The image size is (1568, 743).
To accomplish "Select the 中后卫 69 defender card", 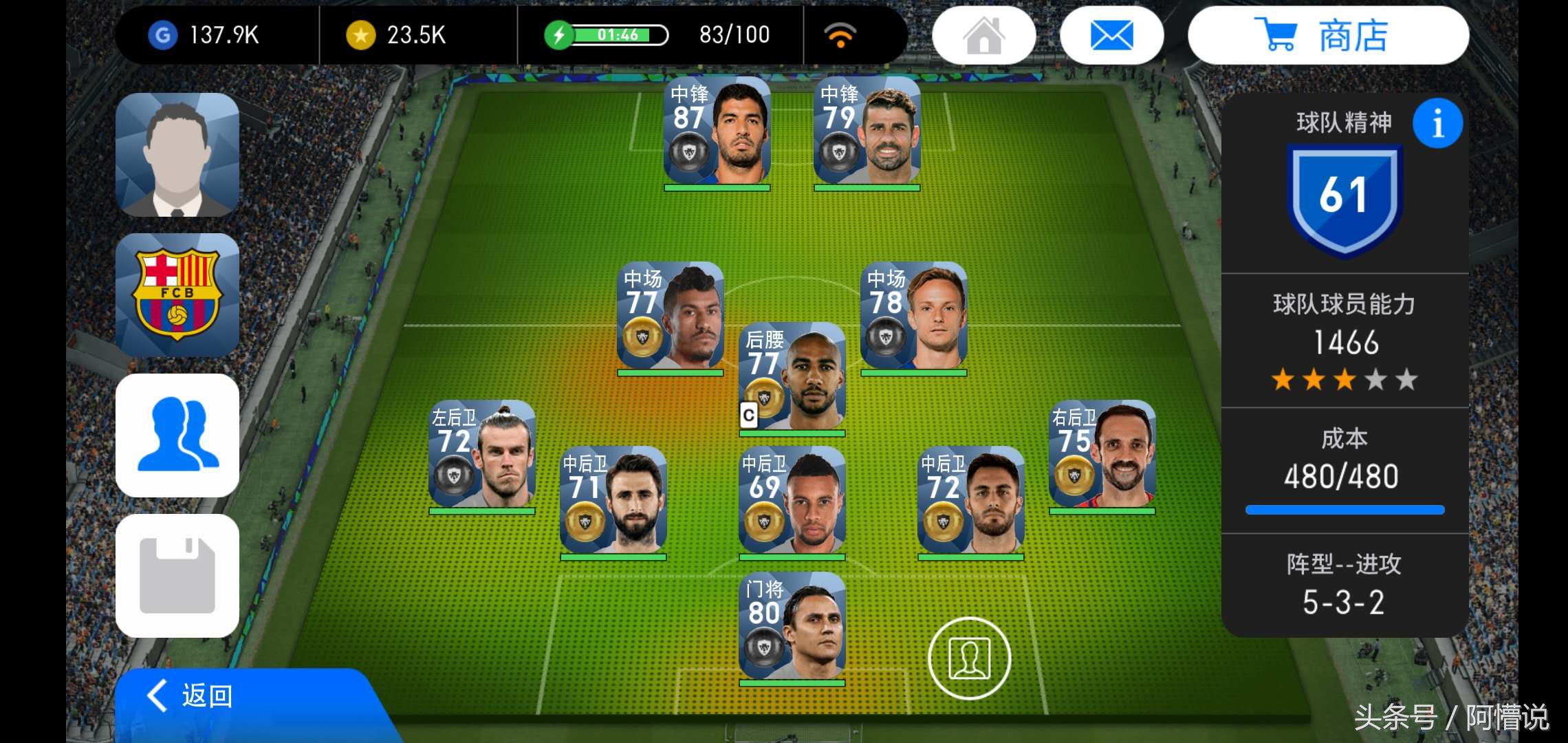I will point(792,502).
